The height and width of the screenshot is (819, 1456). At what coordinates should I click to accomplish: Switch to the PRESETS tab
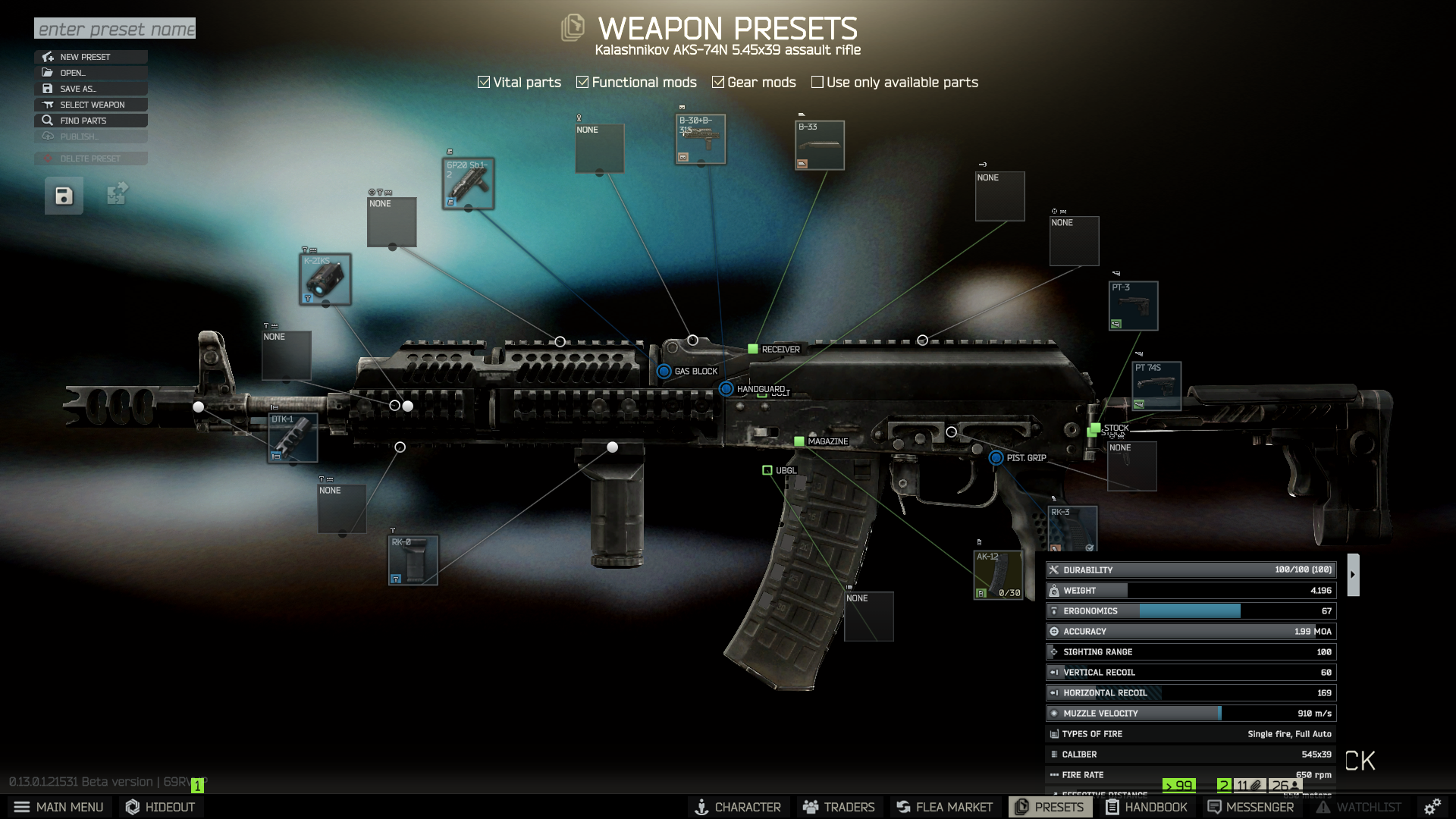[x=1051, y=807]
